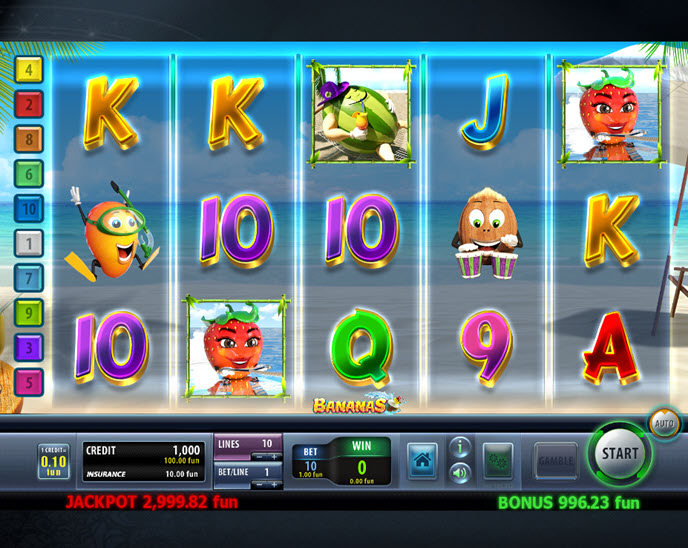The width and height of the screenshot is (688, 548).
Task: Select payline number 2 red marker
Action: [30, 103]
